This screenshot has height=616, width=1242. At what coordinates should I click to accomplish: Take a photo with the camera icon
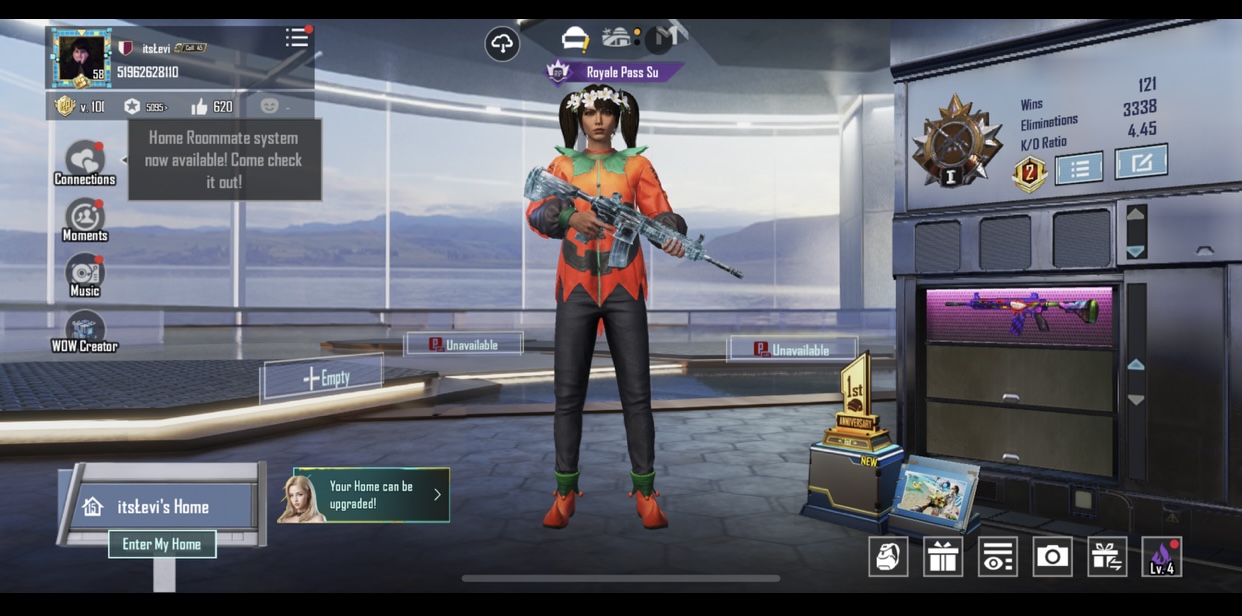click(1052, 557)
